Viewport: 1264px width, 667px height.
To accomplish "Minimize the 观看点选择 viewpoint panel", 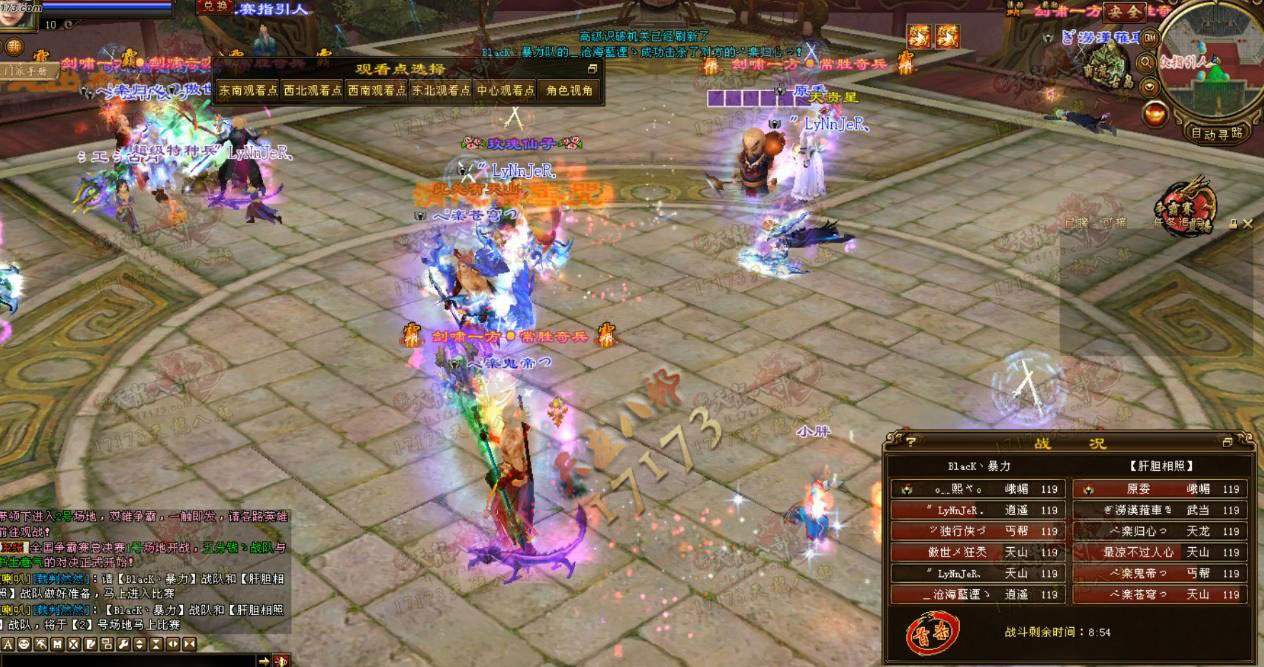I will coord(592,69).
